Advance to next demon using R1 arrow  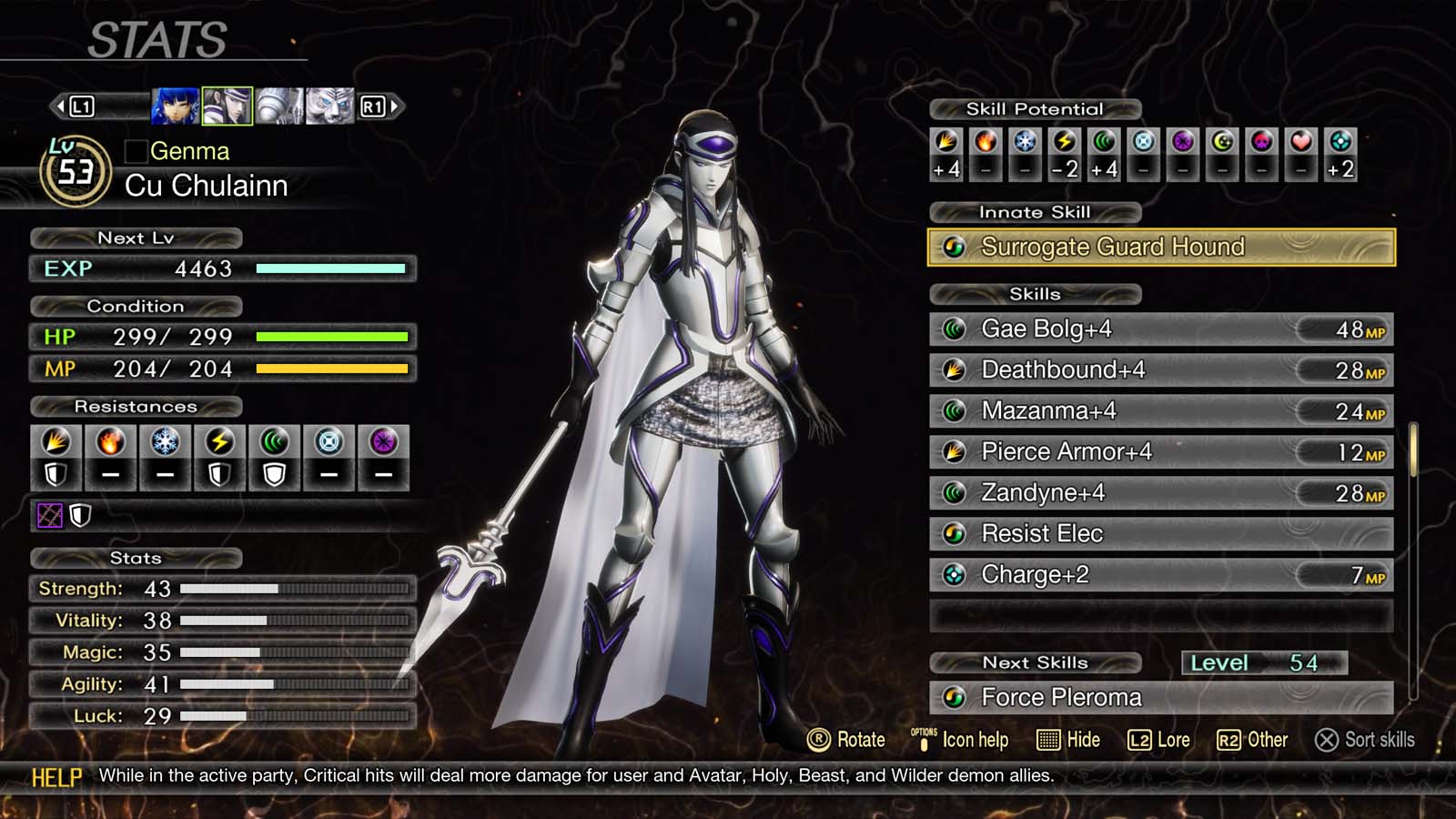(384, 105)
